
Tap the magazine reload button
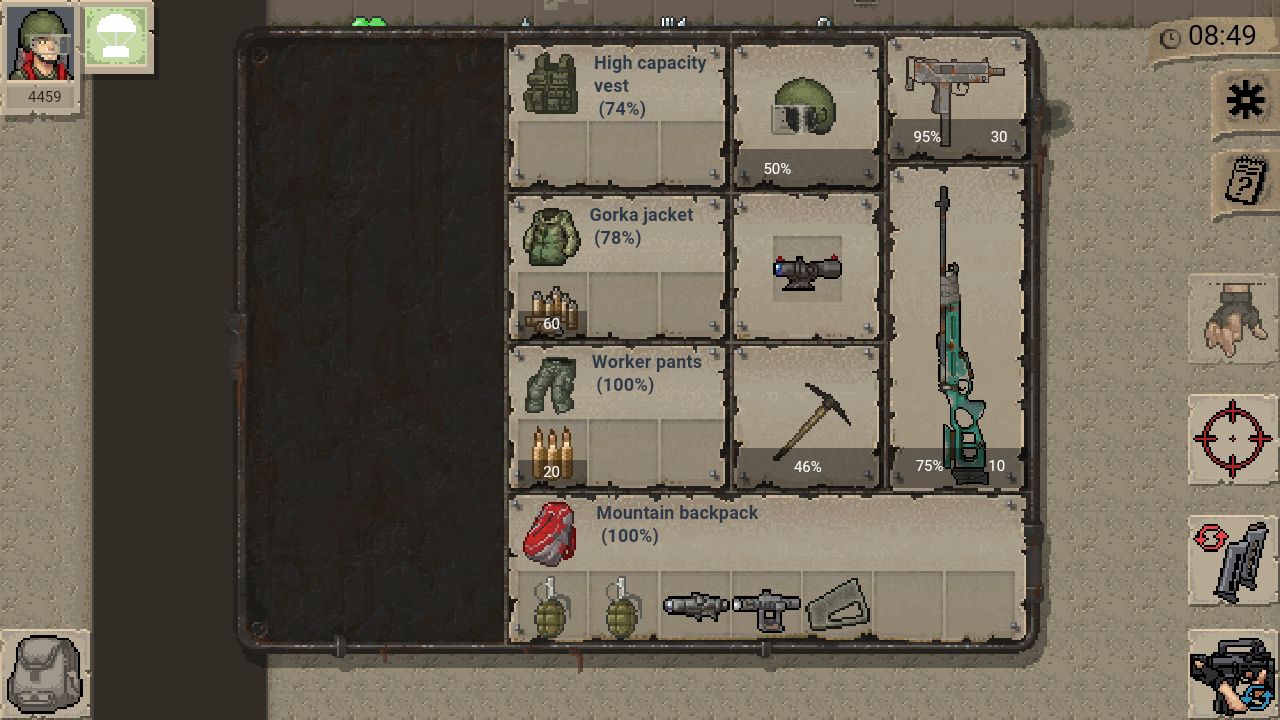[1232, 561]
